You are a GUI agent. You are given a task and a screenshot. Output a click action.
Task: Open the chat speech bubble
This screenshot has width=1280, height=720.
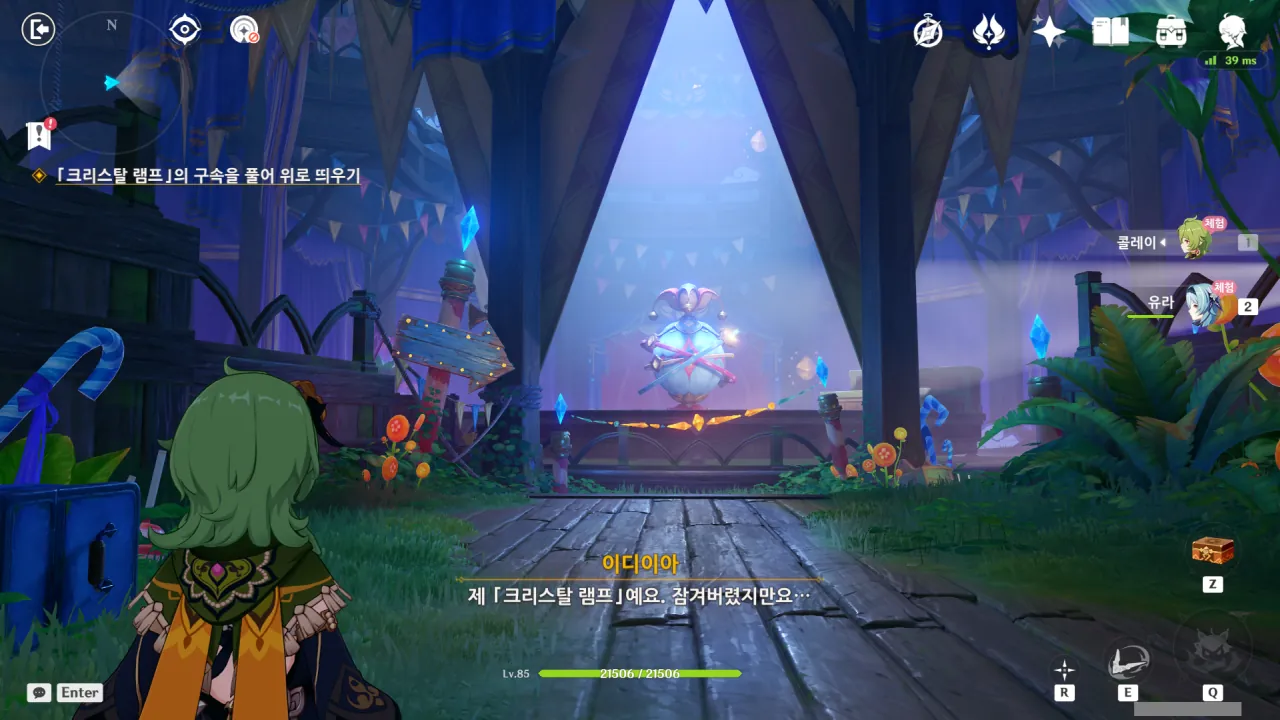(x=39, y=692)
